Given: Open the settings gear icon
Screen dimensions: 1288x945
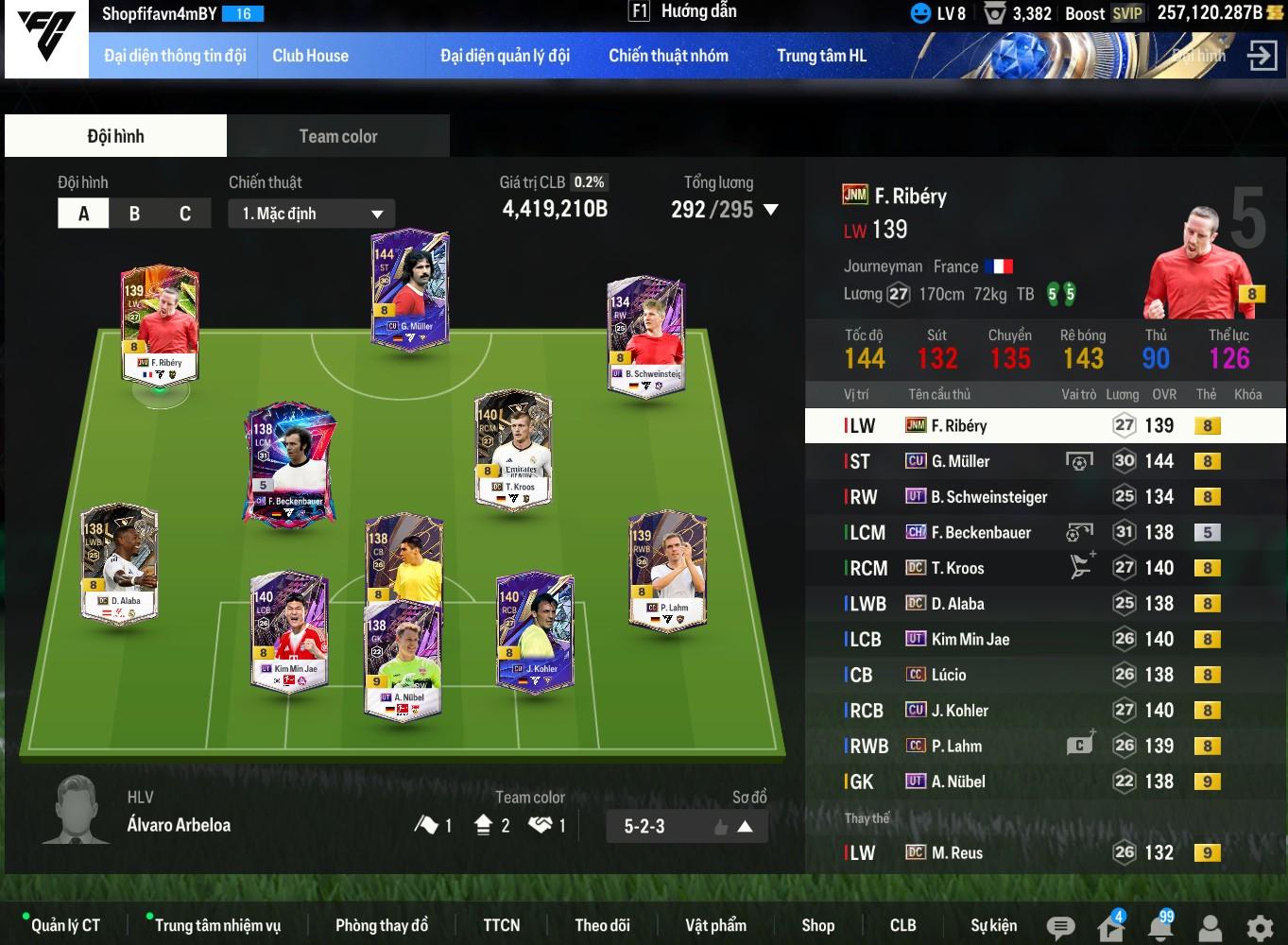Looking at the screenshot, I should point(1259,927).
